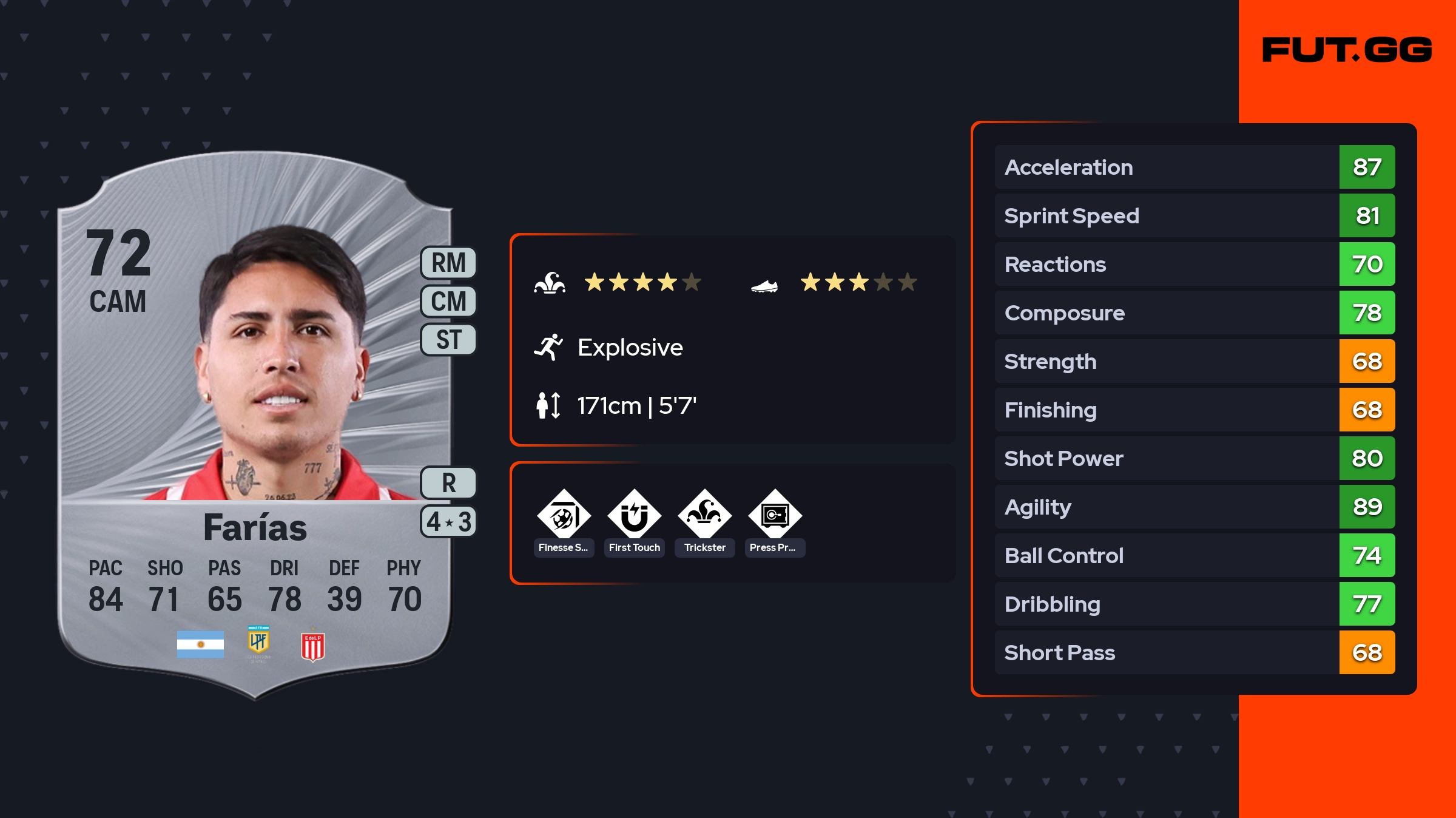Image resolution: width=1456 pixels, height=818 pixels.
Task: Select the Acceleration stat row
Action: 1195,167
